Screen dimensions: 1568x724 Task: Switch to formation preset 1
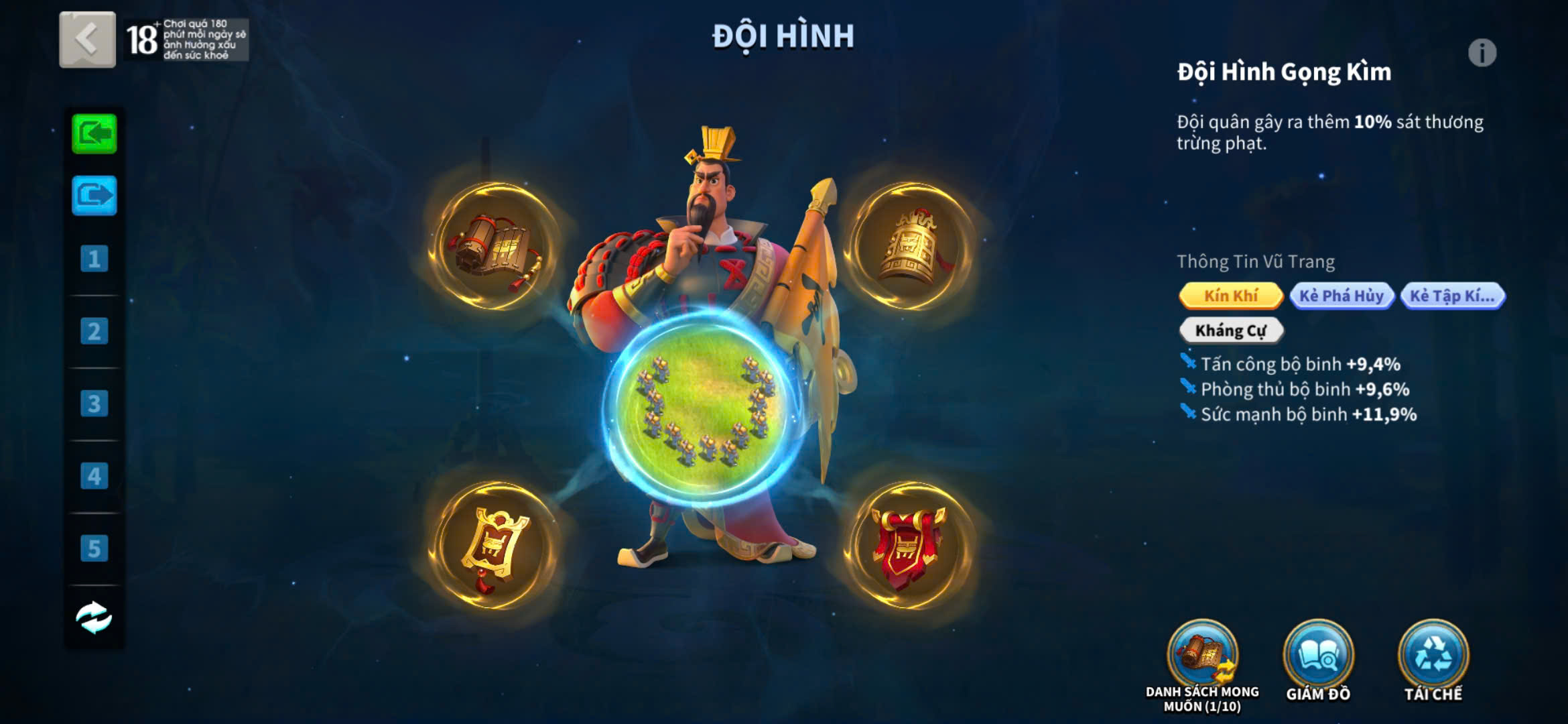94,259
